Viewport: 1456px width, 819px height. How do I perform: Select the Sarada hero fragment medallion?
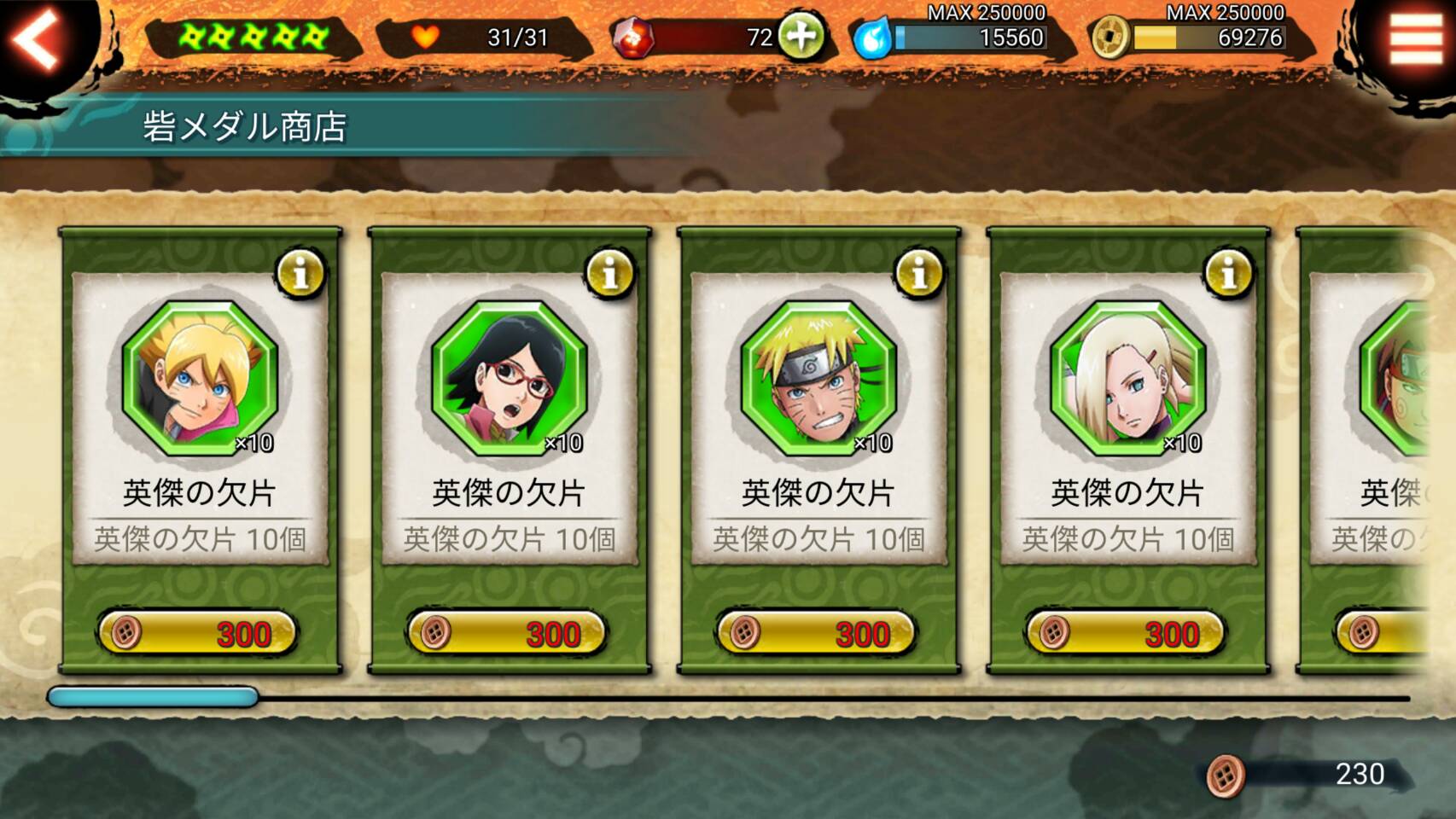[x=510, y=377]
